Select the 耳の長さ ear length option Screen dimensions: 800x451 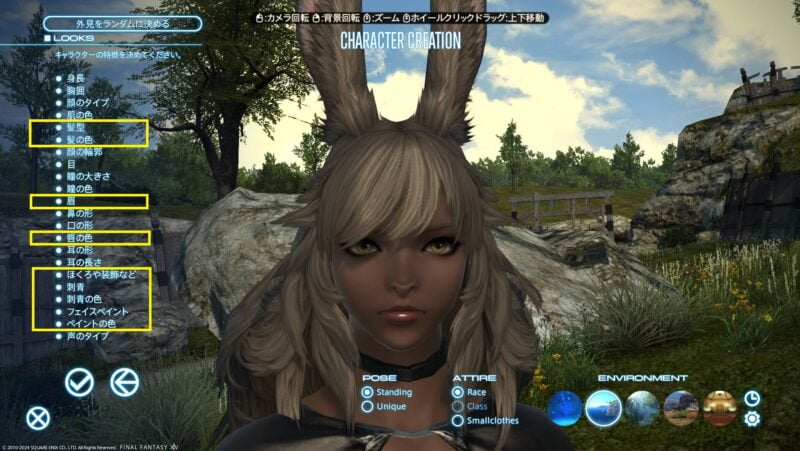tap(84, 262)
